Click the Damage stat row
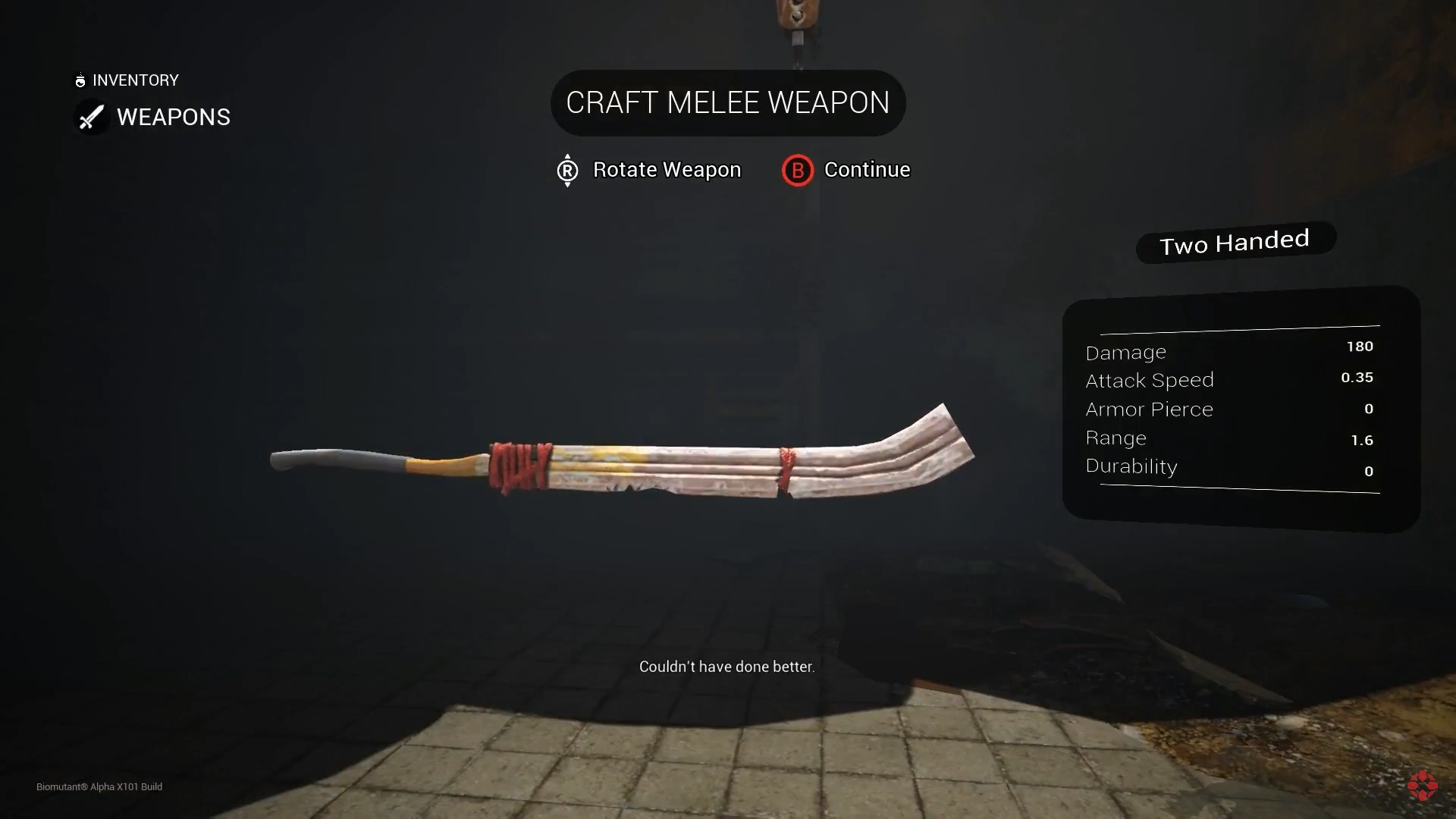Image resolution: width=1456 pixels, height=819 pixels. 1126,352
